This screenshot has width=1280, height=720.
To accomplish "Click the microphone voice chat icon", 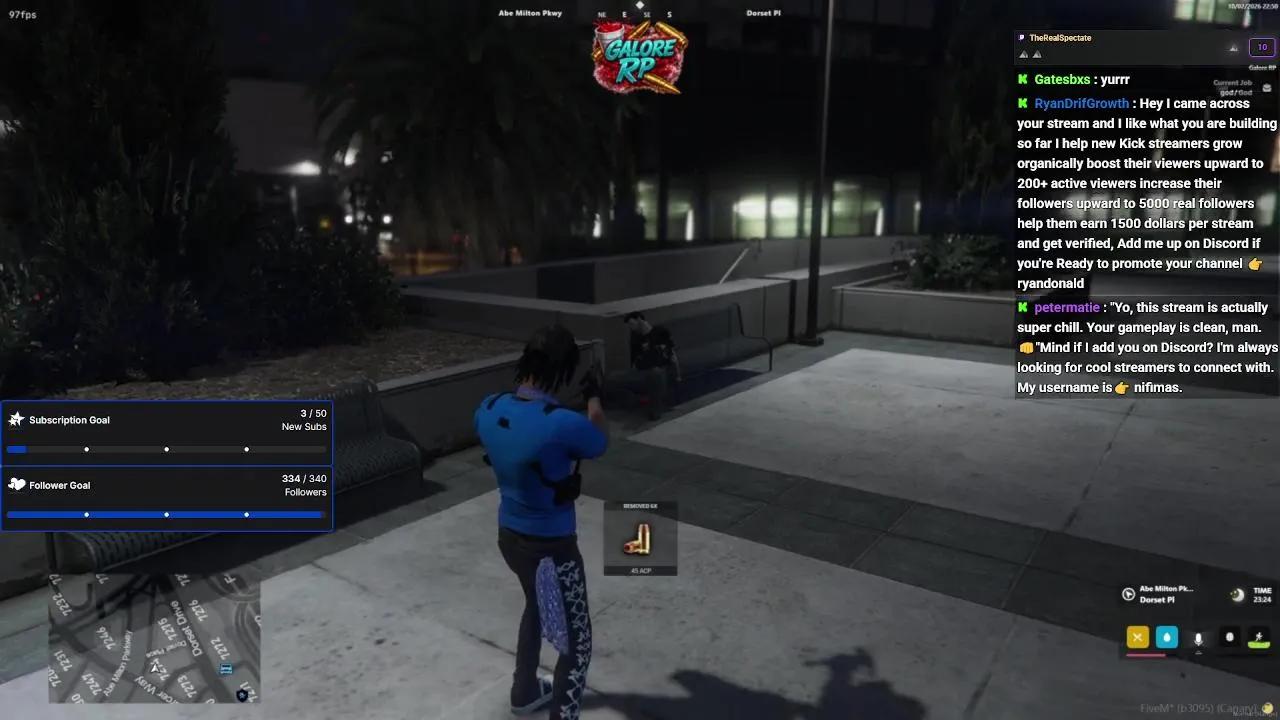I will [x=1197, y=637].
